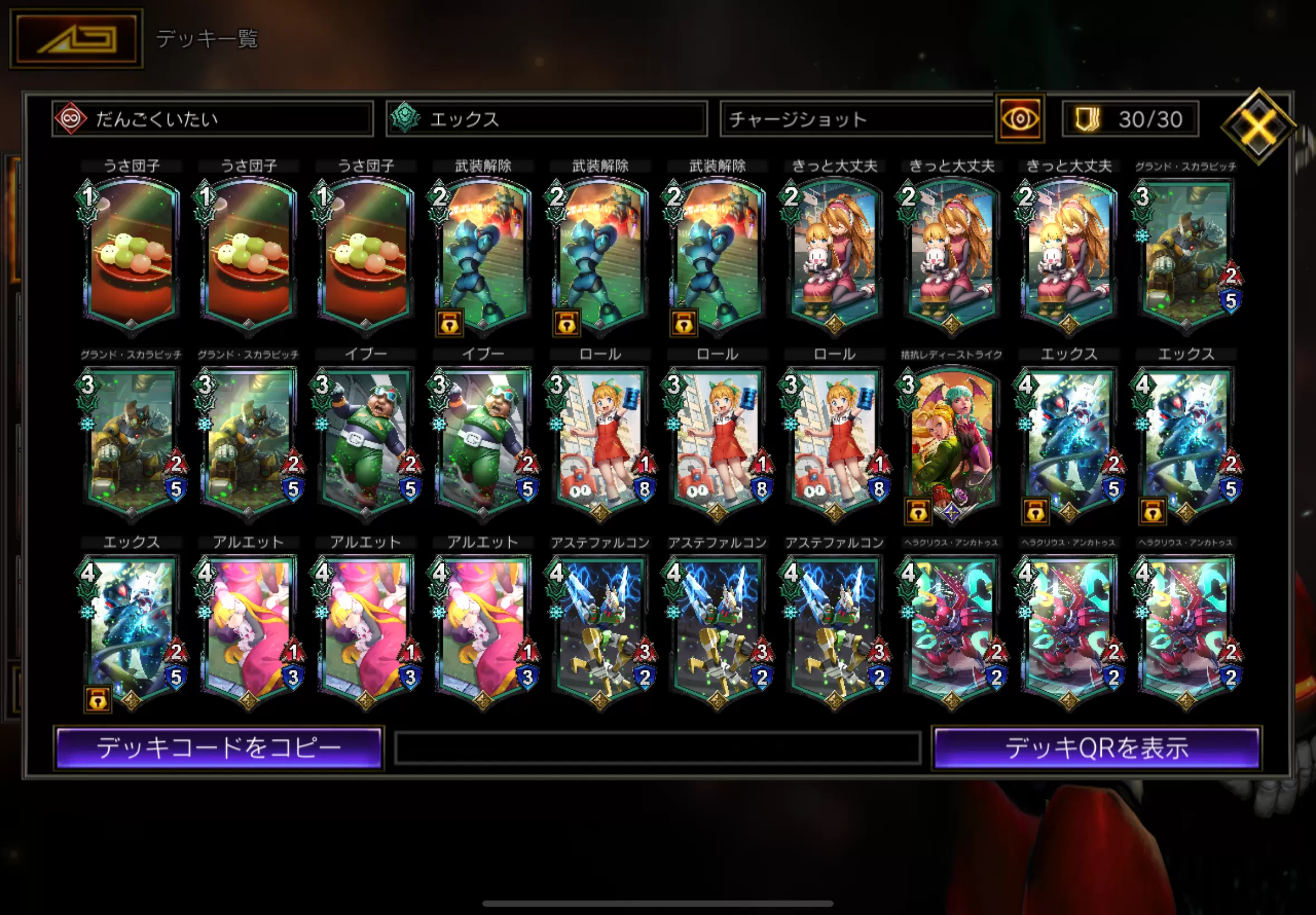Viewport: 1316px width, 915px height.
Task: Go back using the top-left arrow button
Action: pos(76,38)
